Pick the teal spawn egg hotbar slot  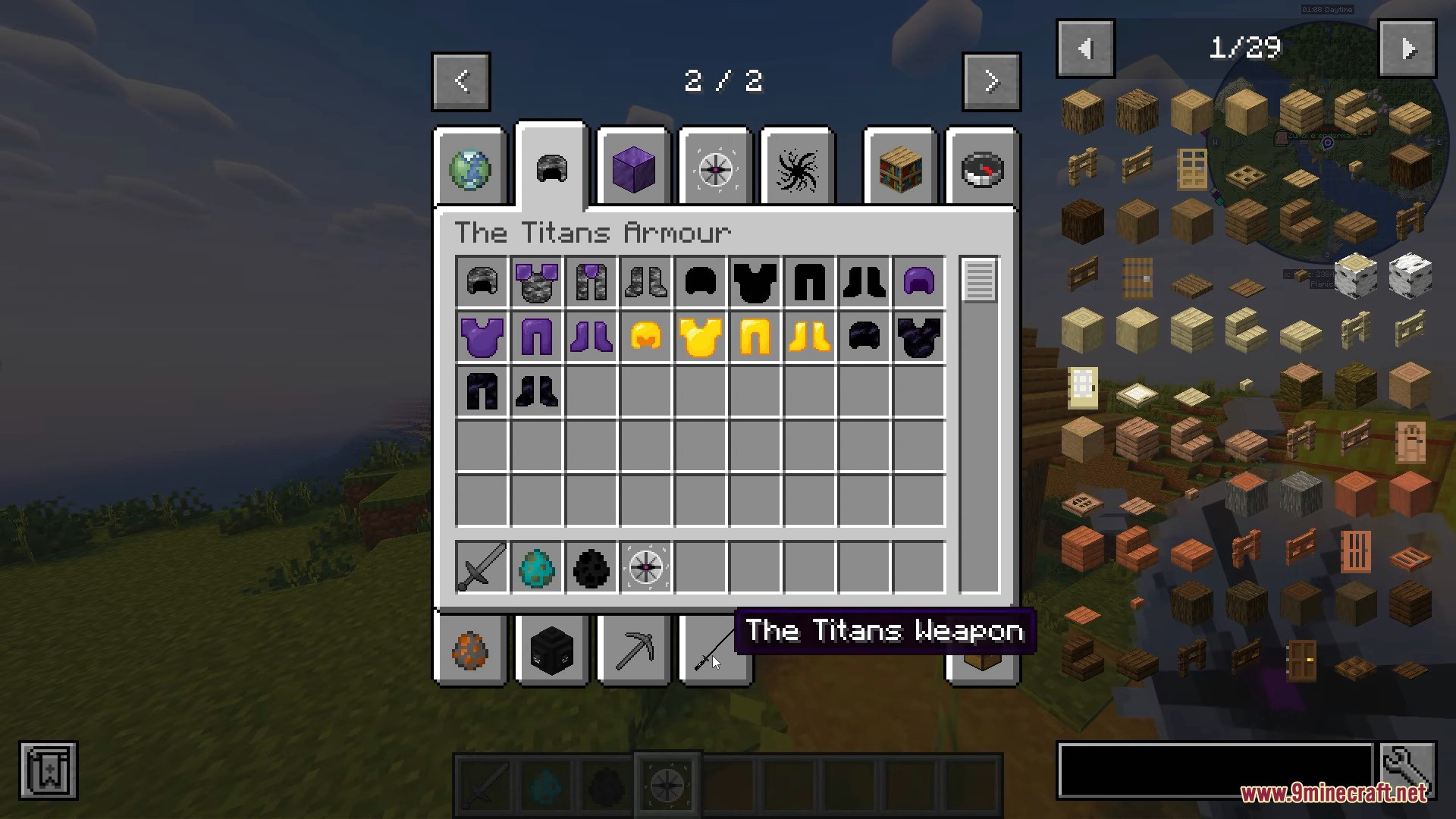[x=537, y=567]
